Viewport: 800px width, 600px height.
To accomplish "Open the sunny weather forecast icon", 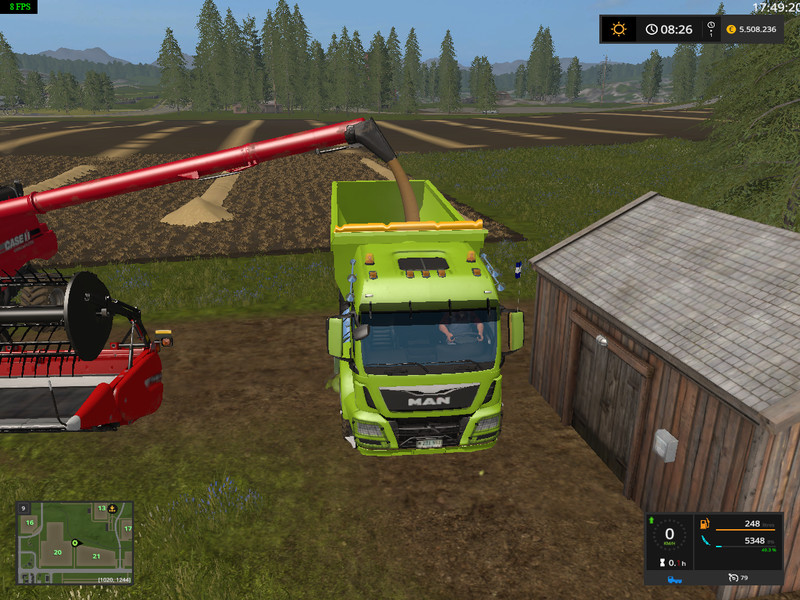I will click(619, 29).
